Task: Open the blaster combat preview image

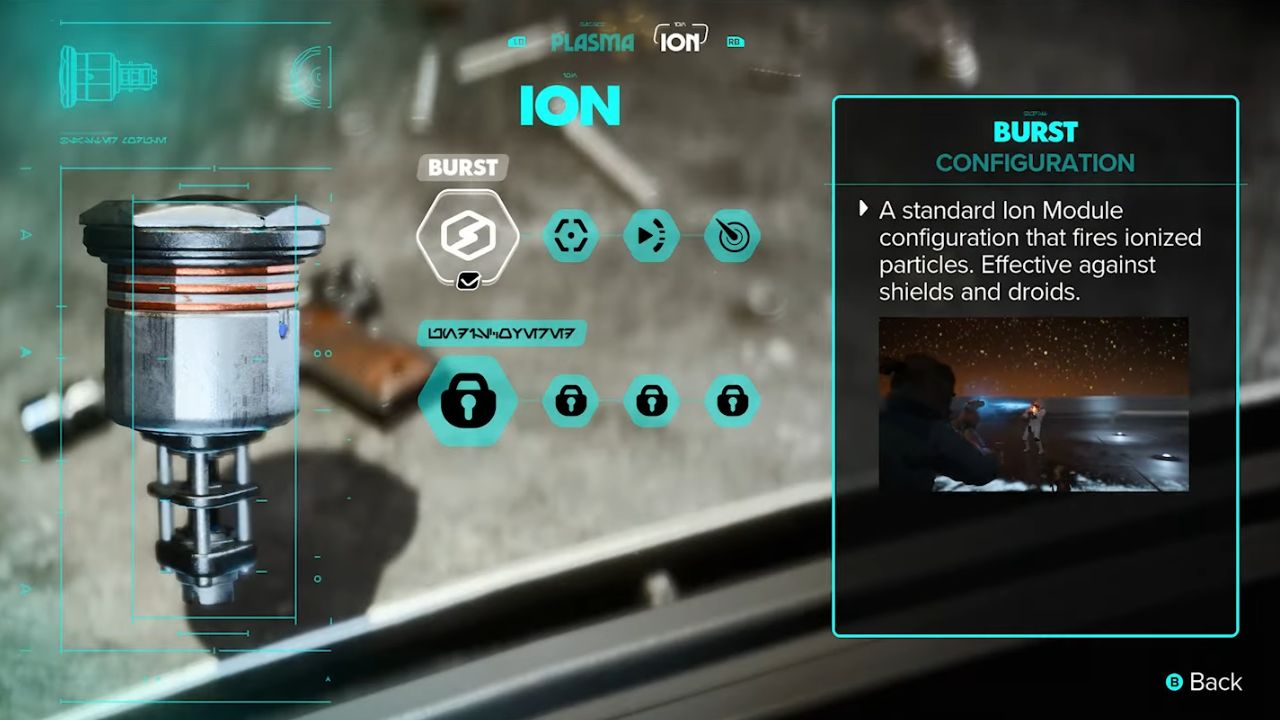Action: click(x=1031, y=404)
